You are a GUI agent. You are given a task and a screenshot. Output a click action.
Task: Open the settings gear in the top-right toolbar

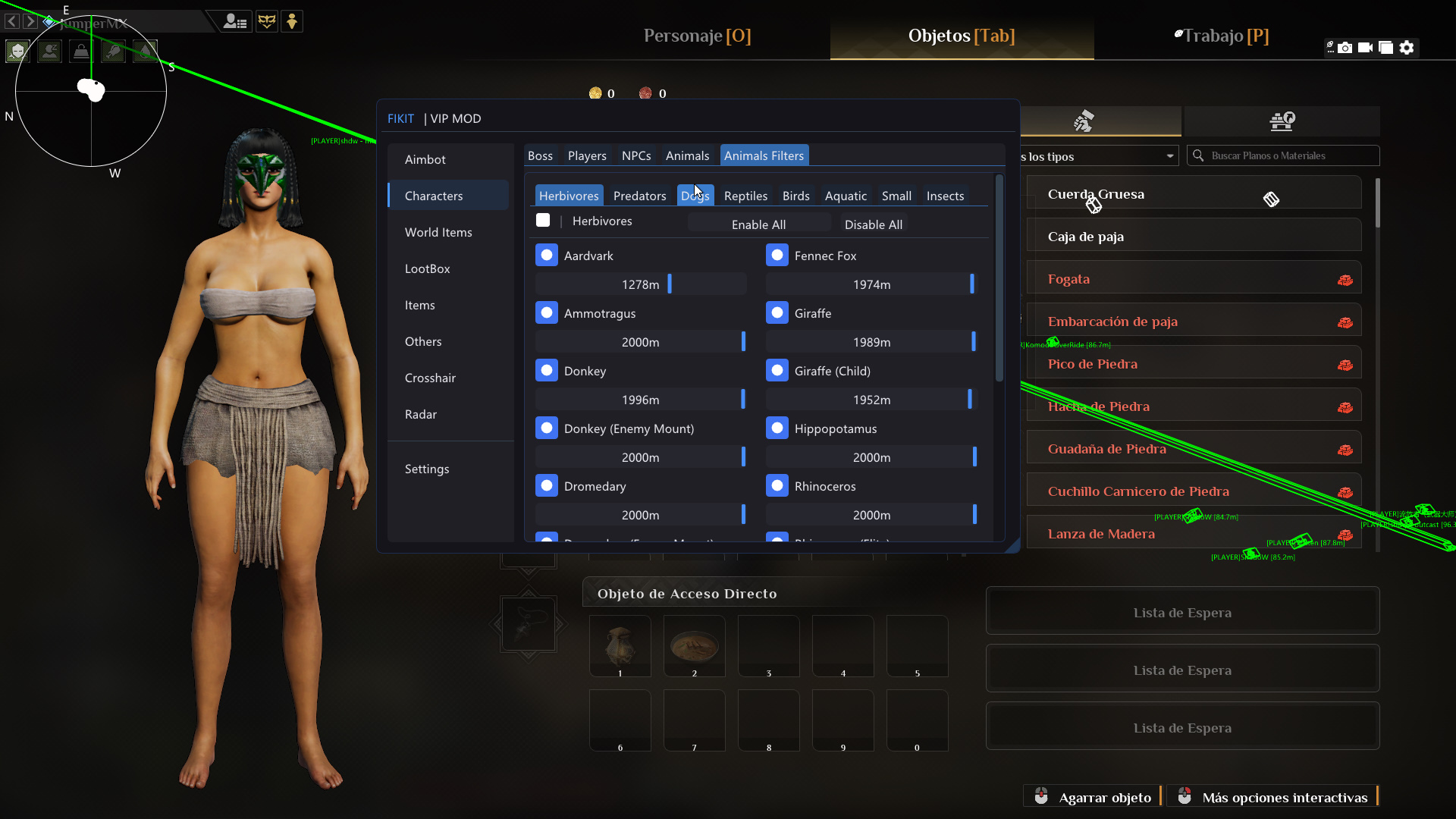point(1407,47)
